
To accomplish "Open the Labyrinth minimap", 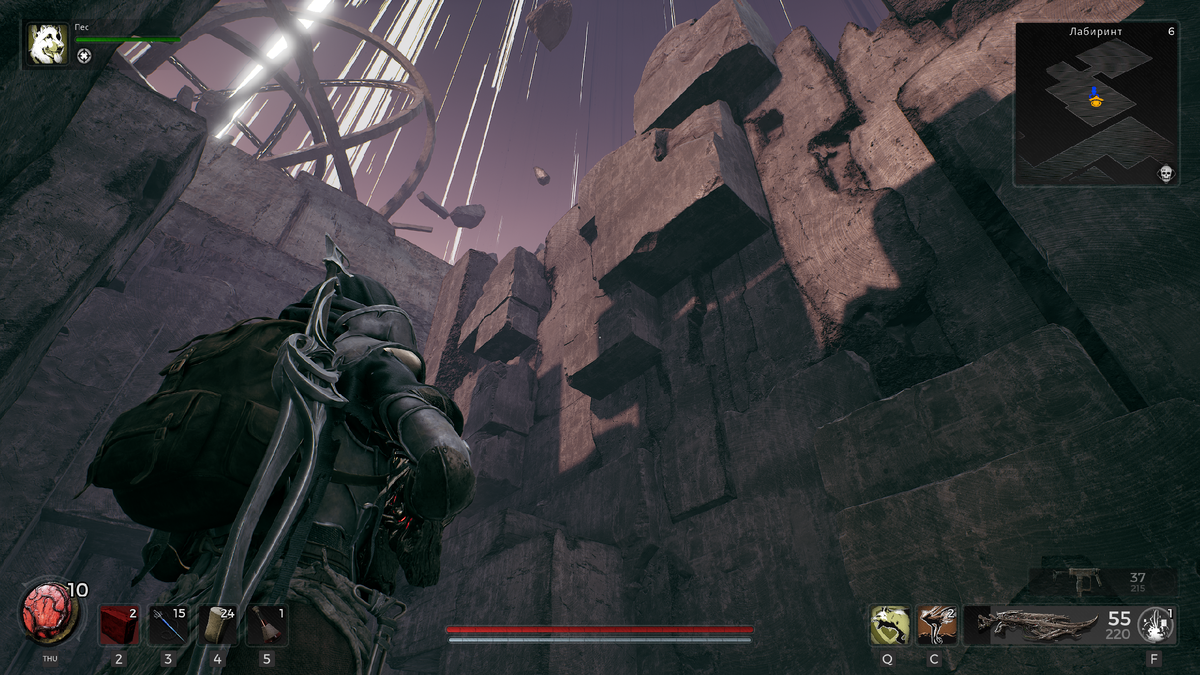I will click(1095, 104).
